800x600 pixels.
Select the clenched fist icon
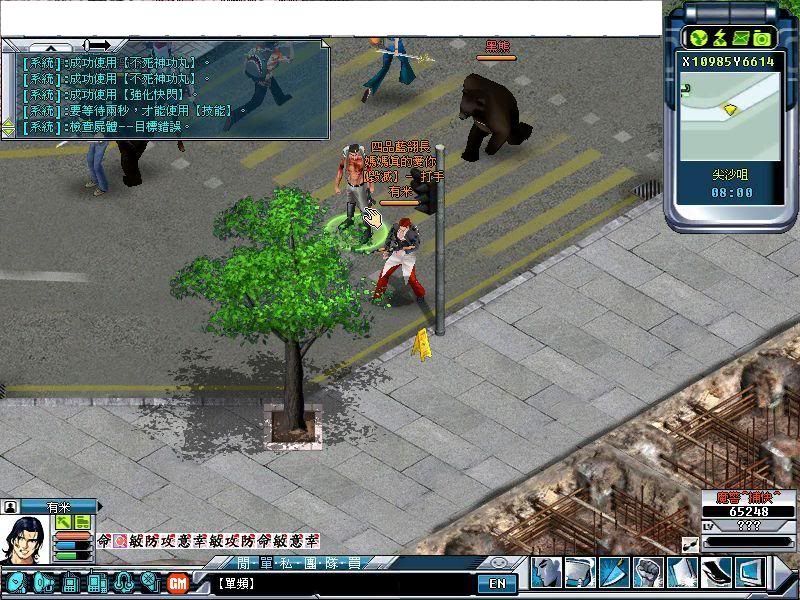coord(647,573)
